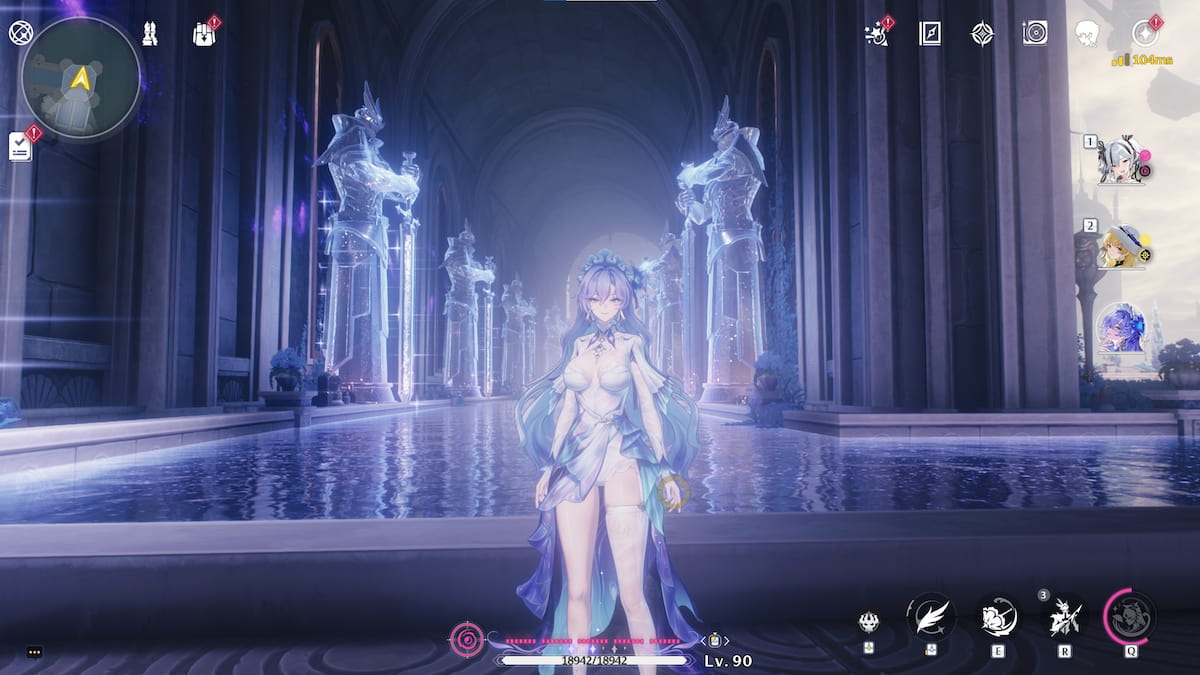This screenshot has width=1200, height=675.
Task: Open the character head silhouette icon
Action: point(1087,34)
